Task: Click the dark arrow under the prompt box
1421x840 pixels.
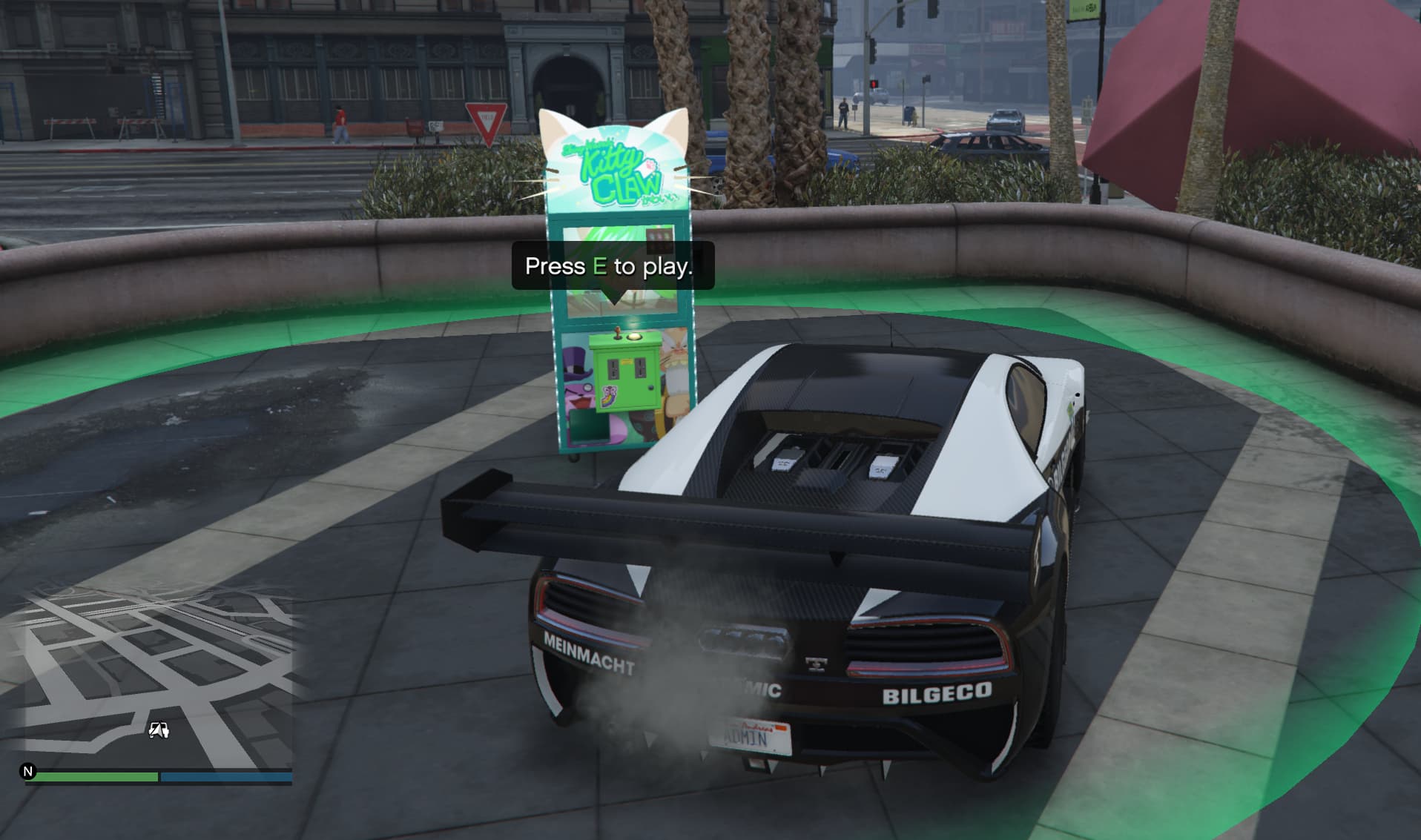Action: pyautogui.click(x=614, y=297)
